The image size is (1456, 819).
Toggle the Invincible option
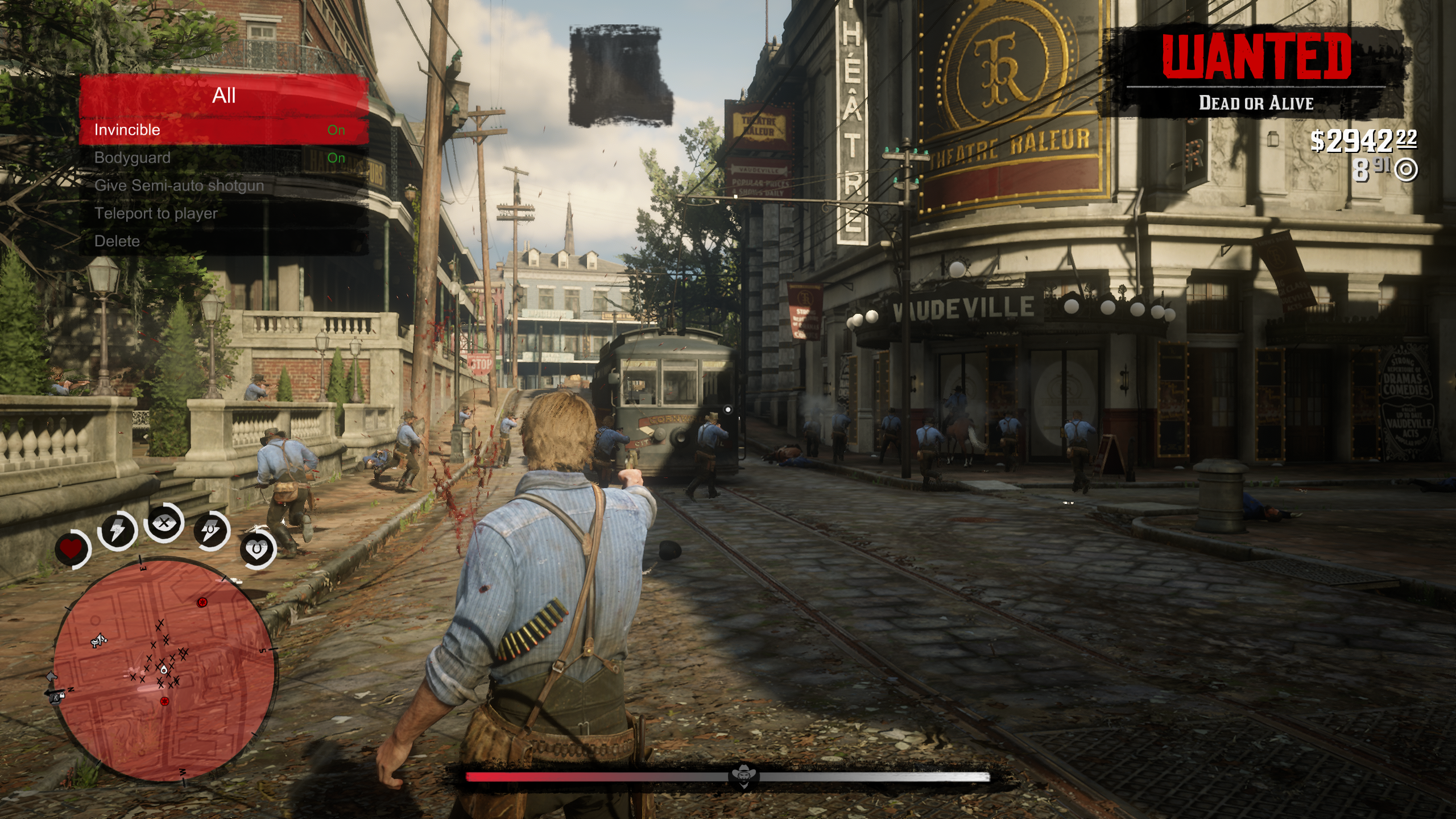[x=224, y=130]
